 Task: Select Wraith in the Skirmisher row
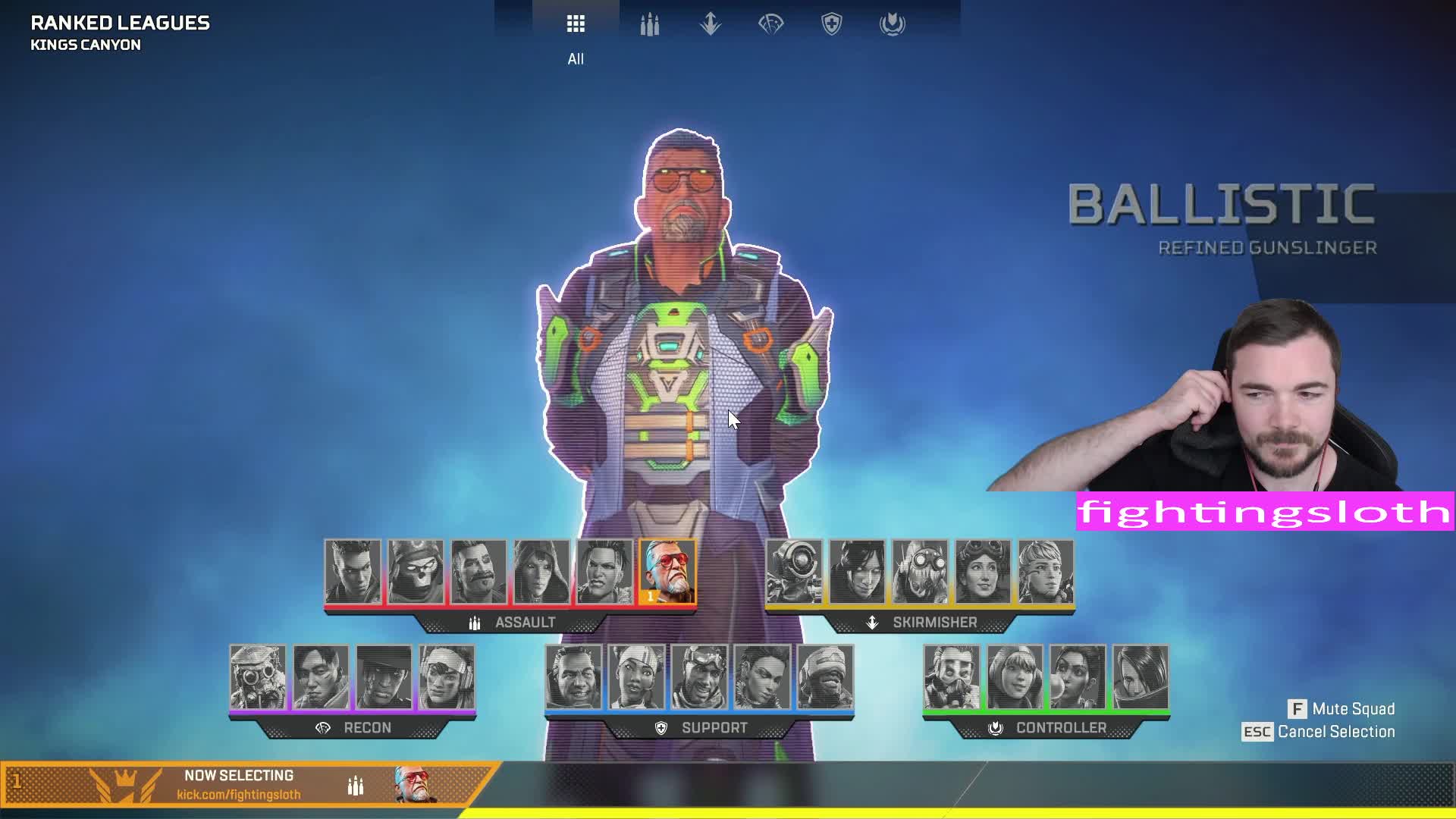click(x=857, y=572)
